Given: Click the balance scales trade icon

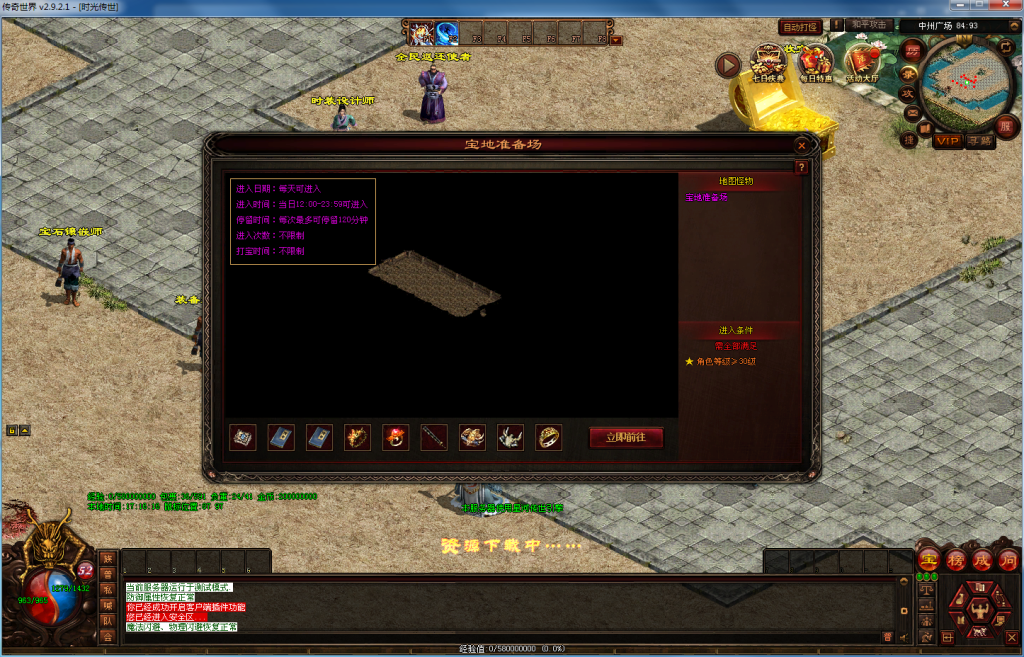Looking at the screenshot, I should [925, 589].
